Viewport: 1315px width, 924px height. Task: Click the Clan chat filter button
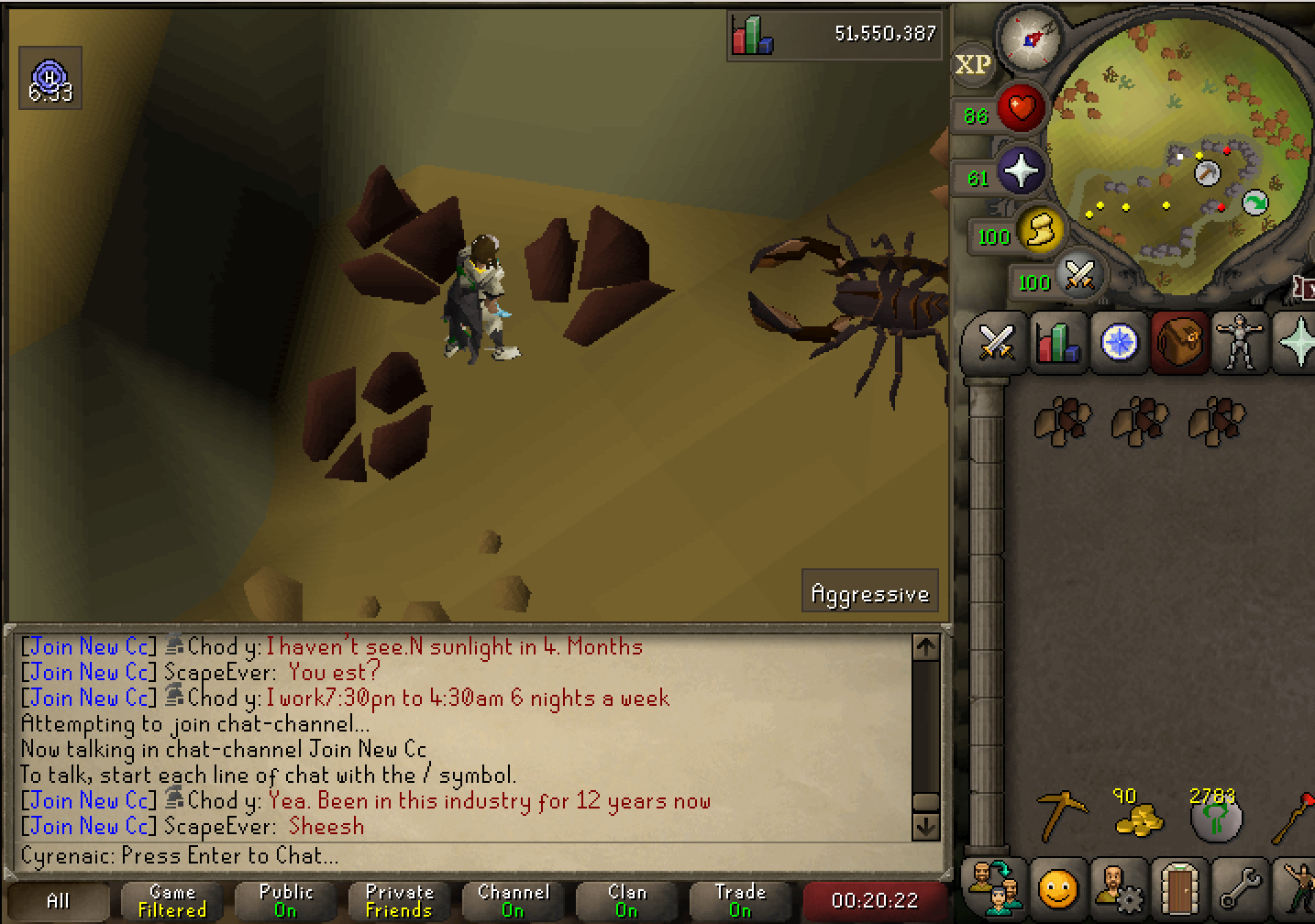click(x=626, y=900)
